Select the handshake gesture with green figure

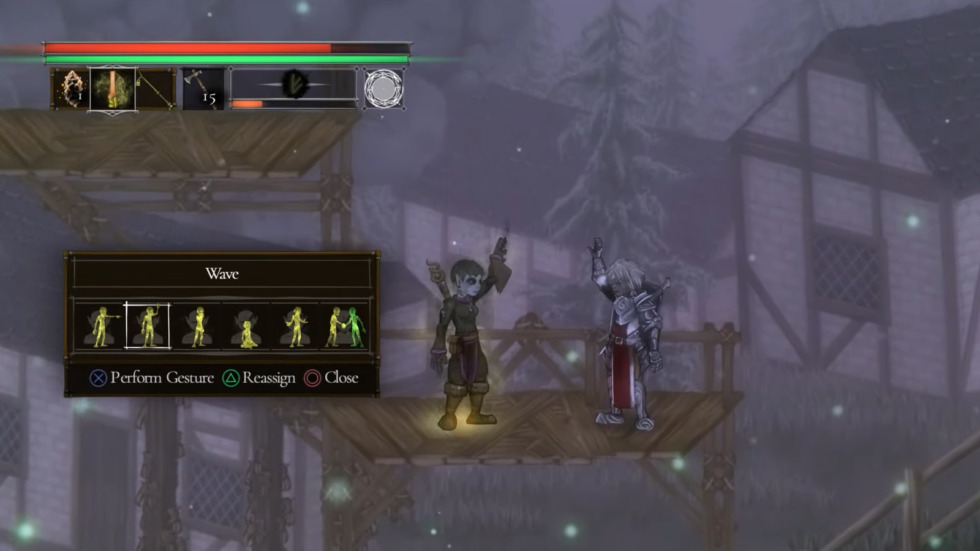(x=345, y=326)
